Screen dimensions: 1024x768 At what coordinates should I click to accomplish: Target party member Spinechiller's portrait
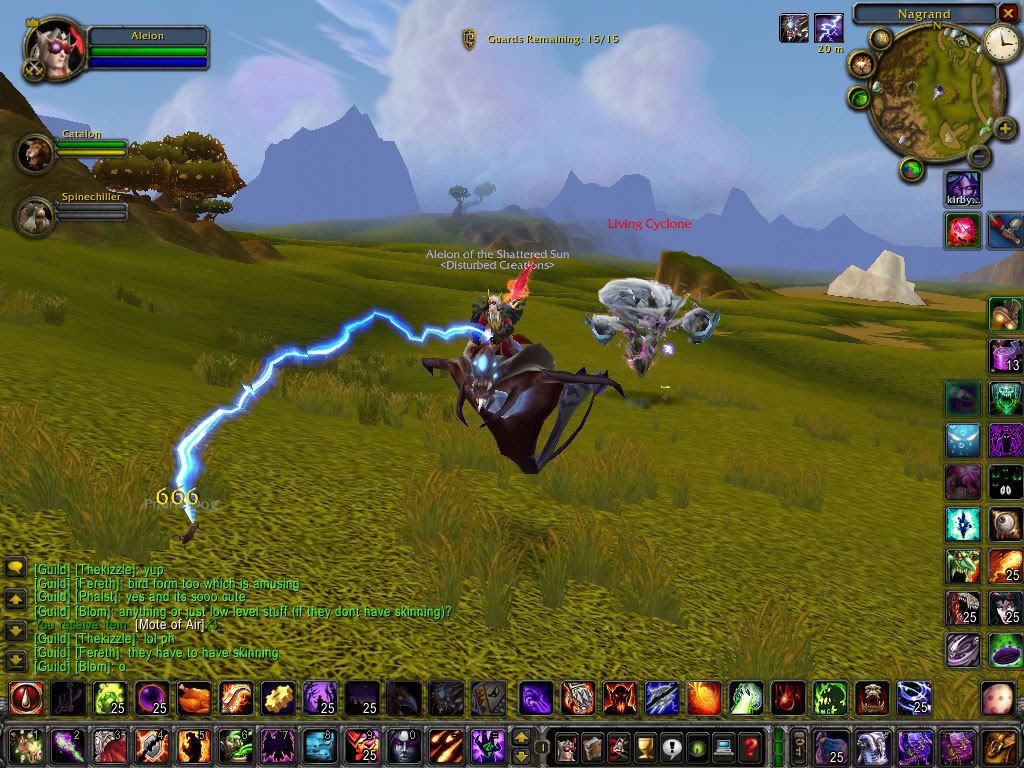pyautogui.click(x=35, y=215)
